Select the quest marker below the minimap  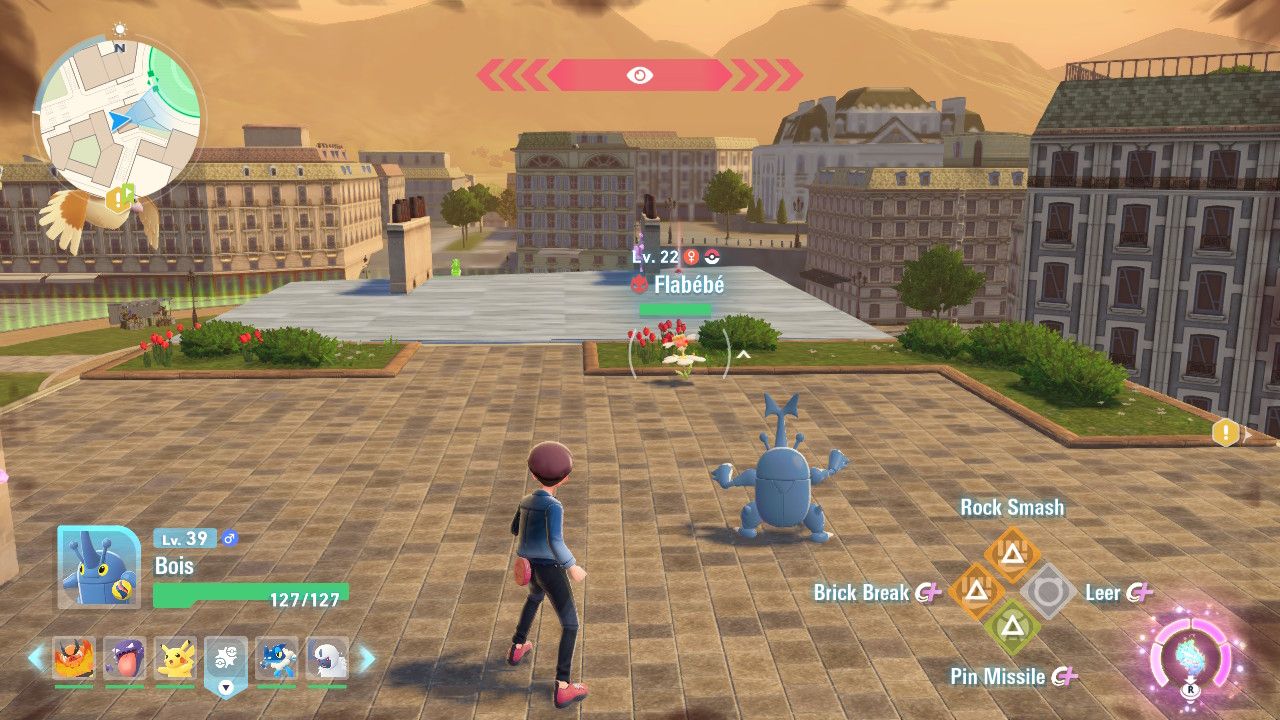[x=121, y=197]
